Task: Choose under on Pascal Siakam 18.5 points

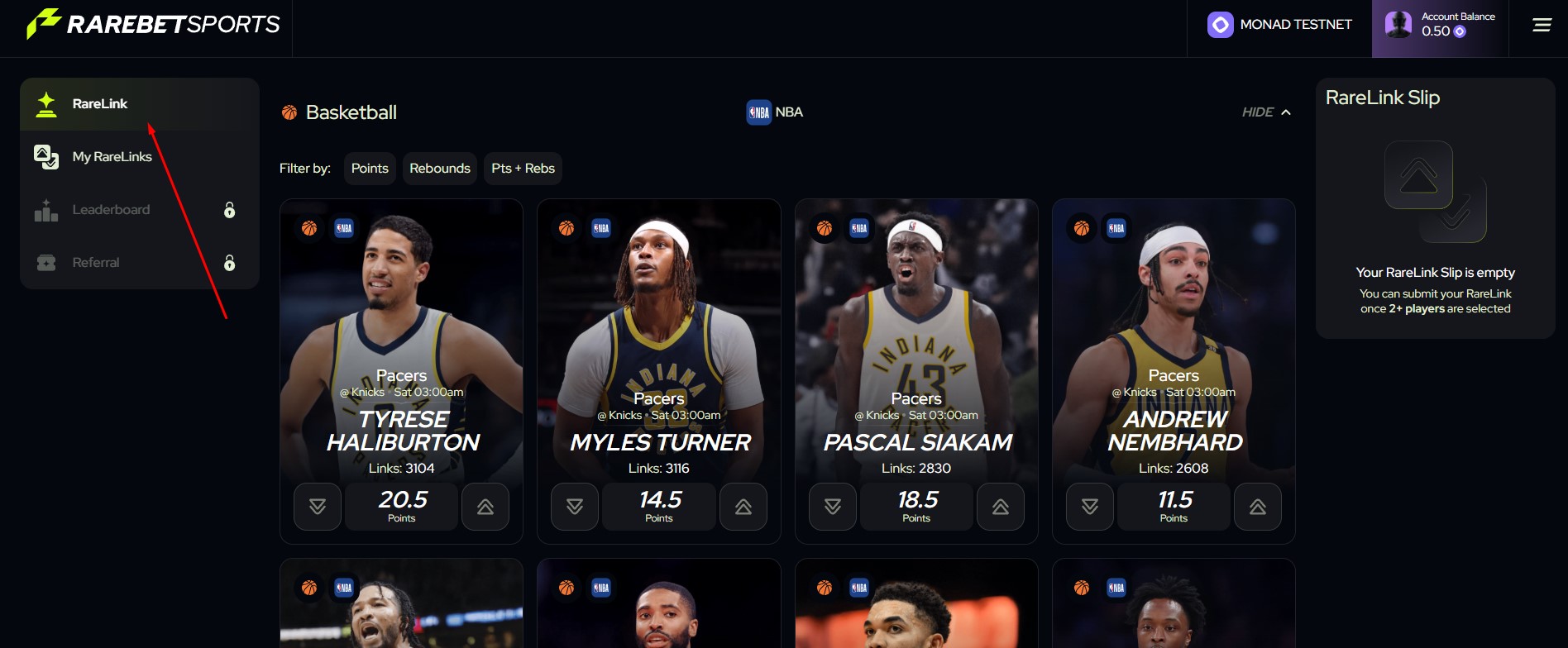Action: [x=833, y=507]
